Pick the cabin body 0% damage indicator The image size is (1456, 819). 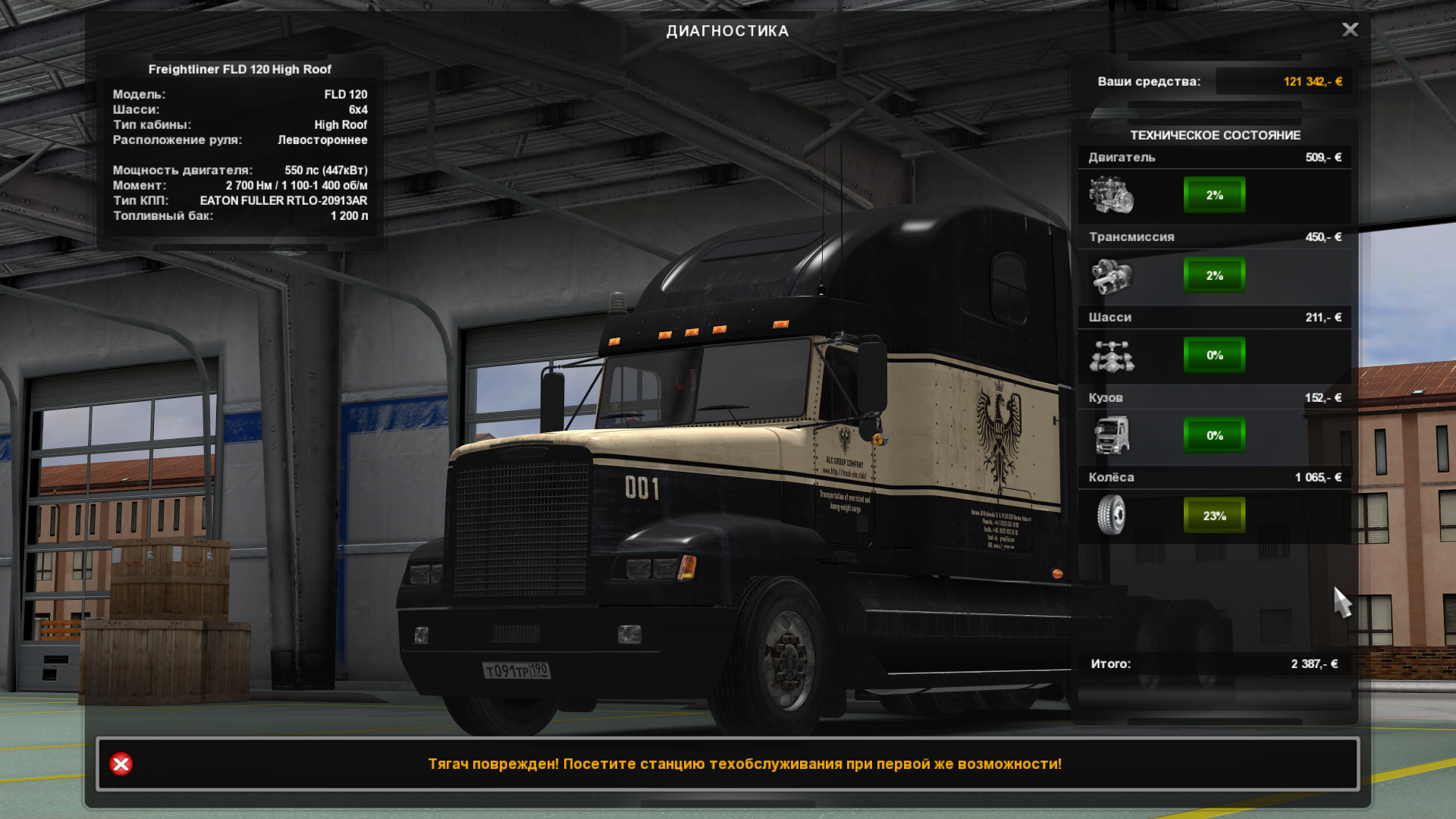[1214, 435]
